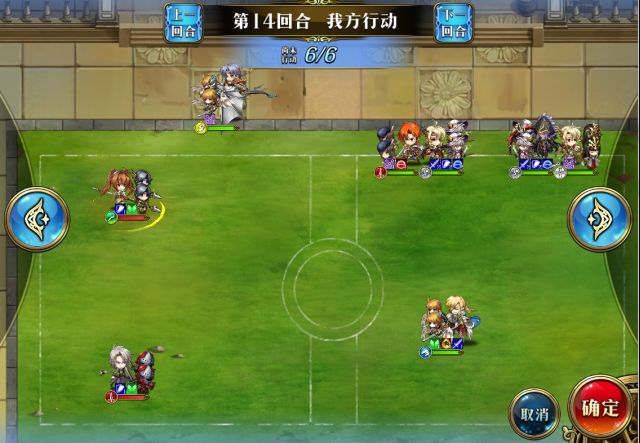Click the right blue arrow button

pos(599,219)
